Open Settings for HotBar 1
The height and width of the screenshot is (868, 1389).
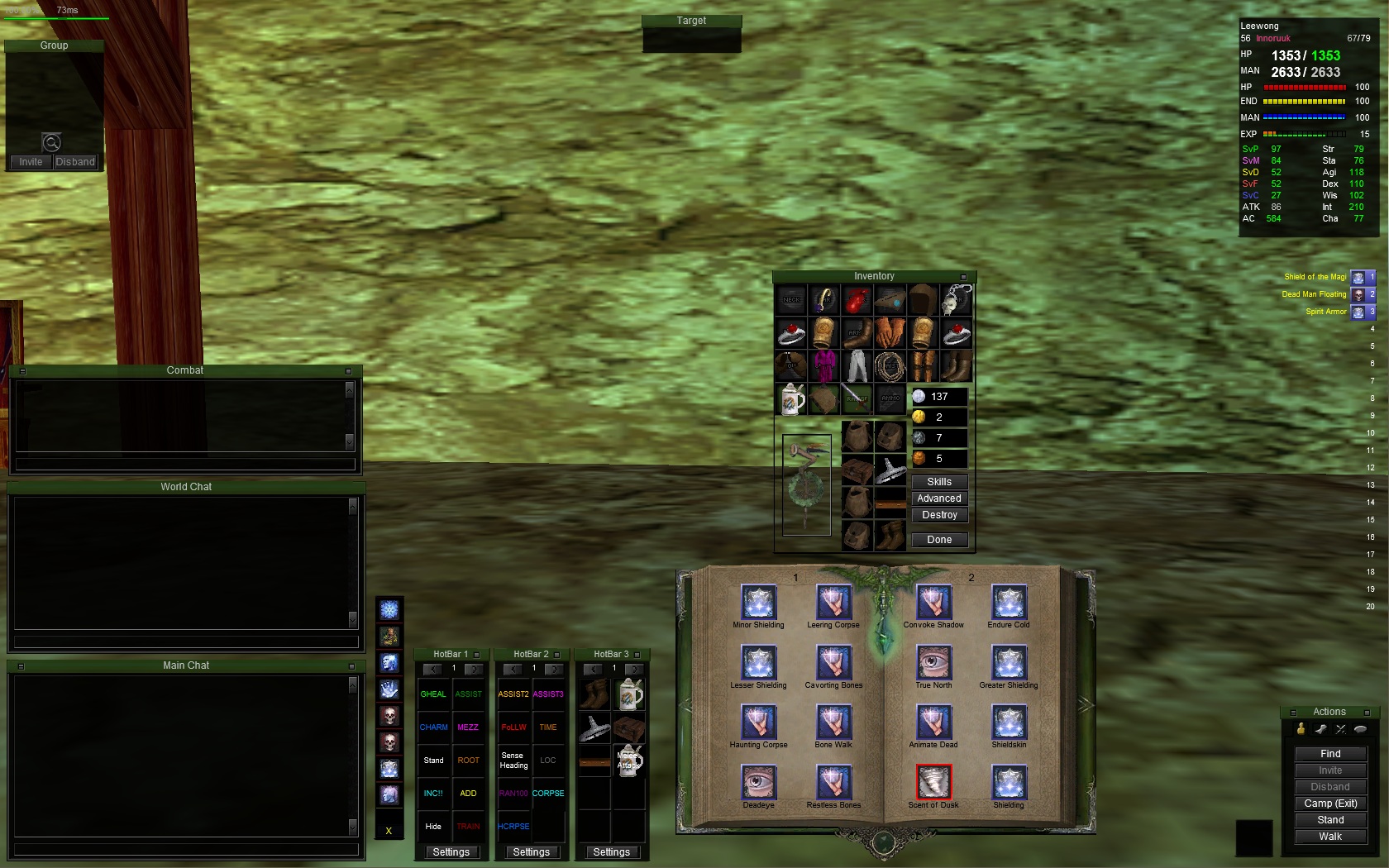(451, 851)
